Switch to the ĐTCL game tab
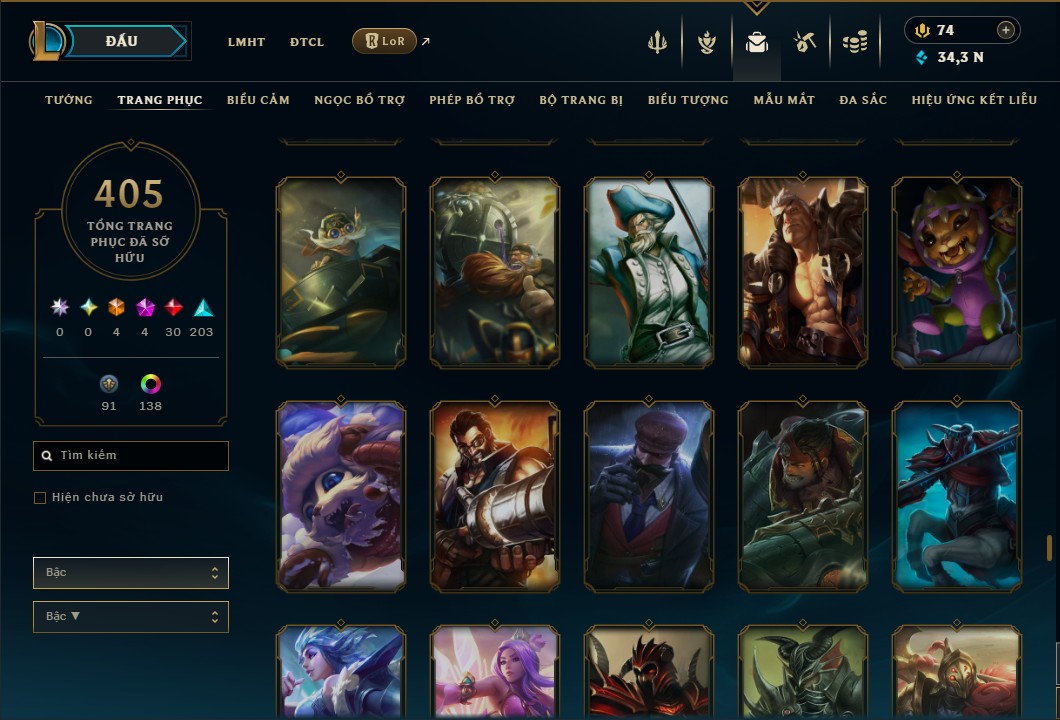1060x720 pixels. (307, 42)
